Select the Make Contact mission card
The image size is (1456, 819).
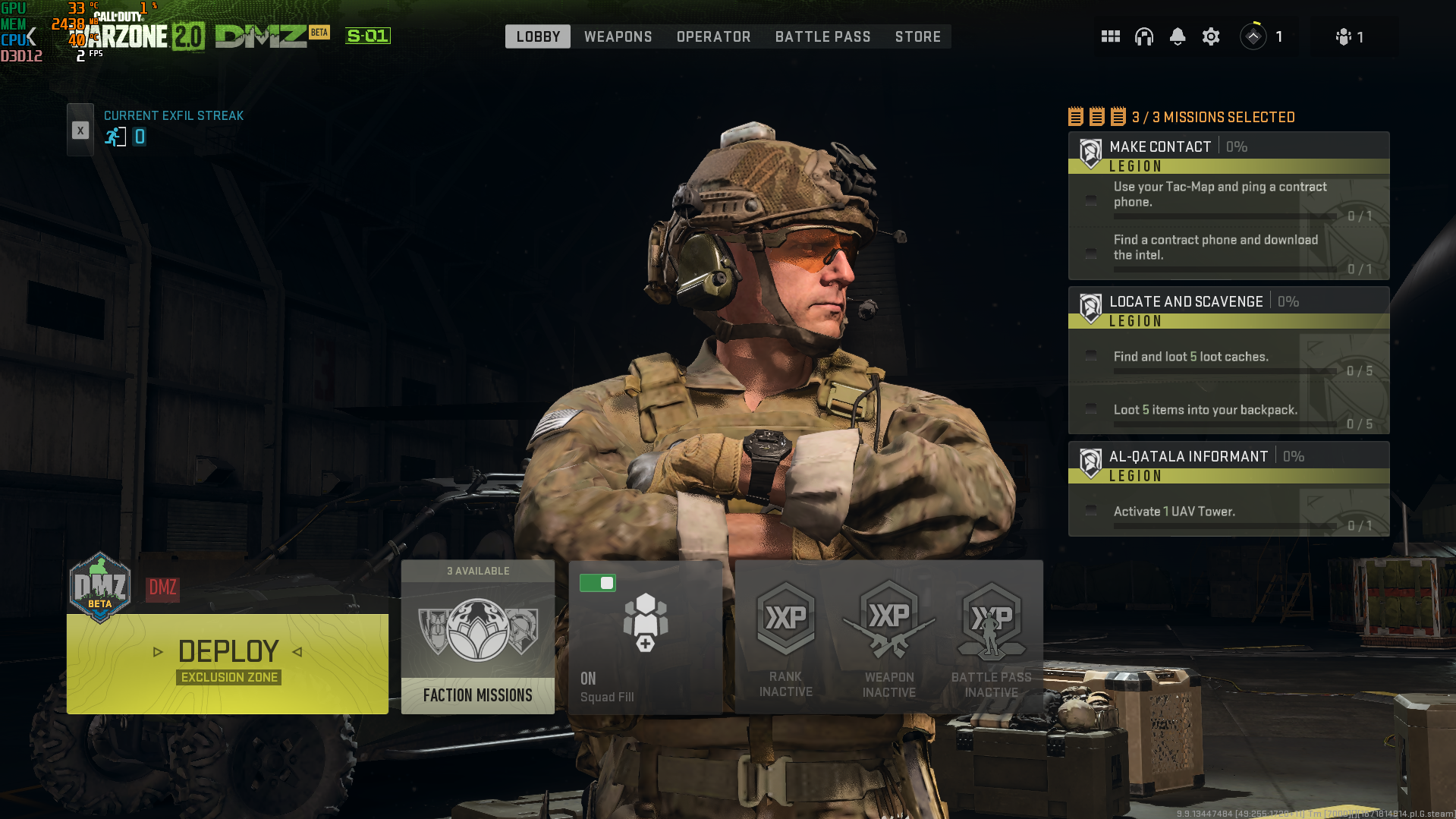click(1228, 206)
